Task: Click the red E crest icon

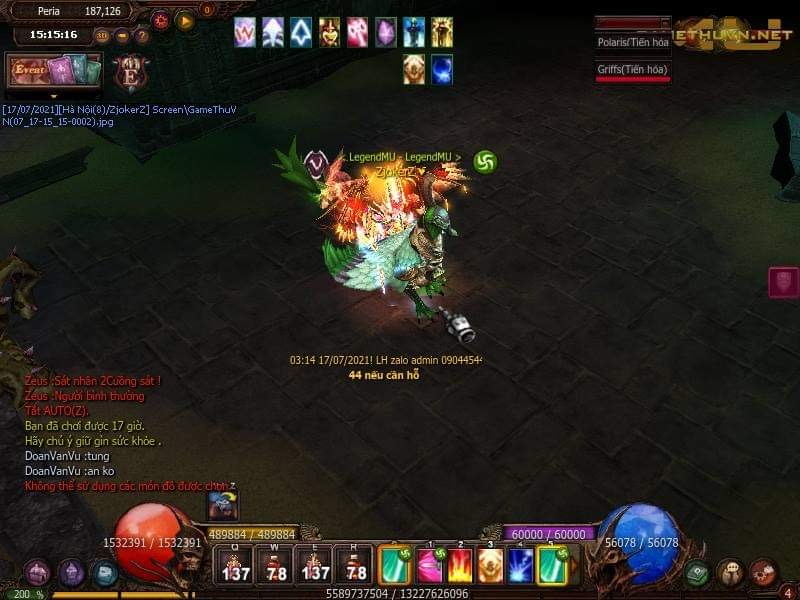Action: tap(128, 74)
